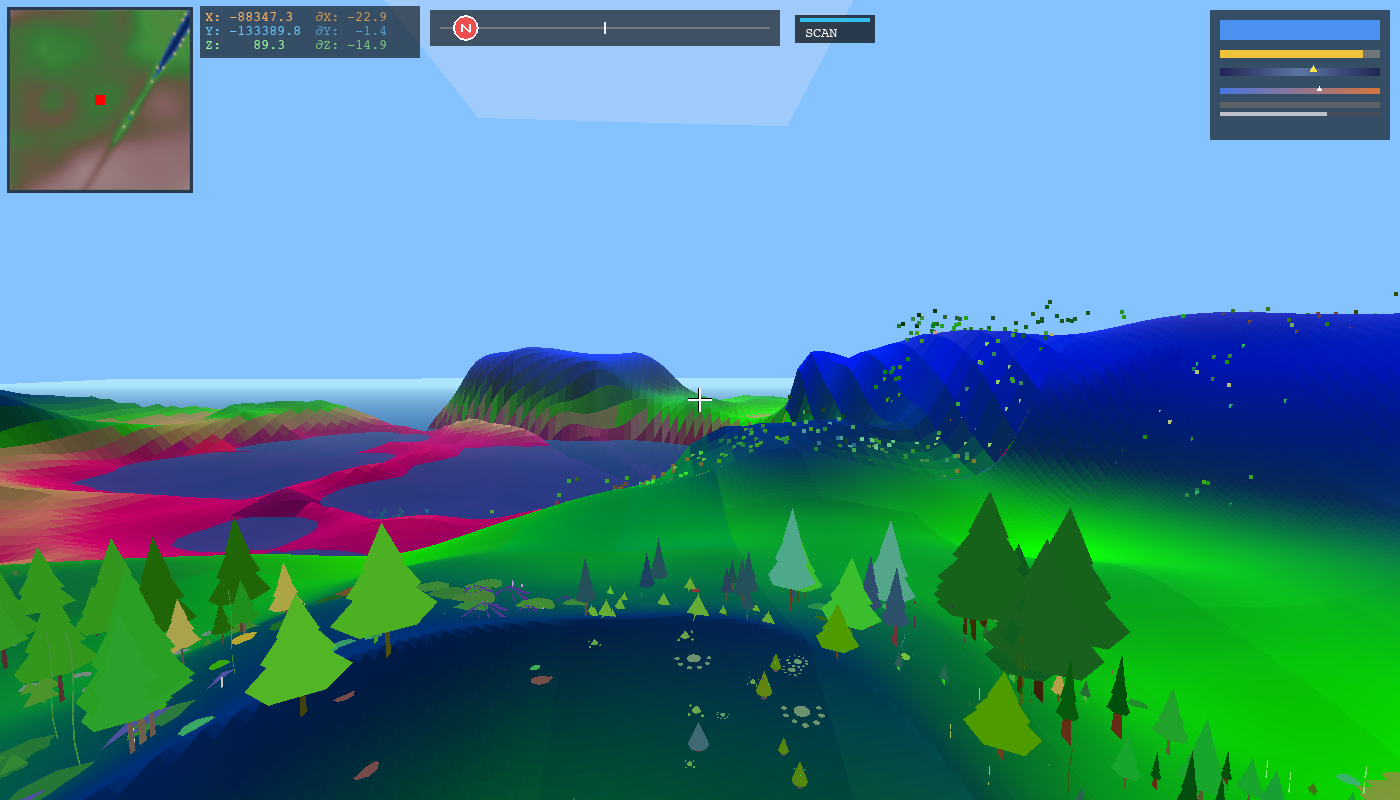The image size is (1400, 800).
Task: Click the N compass marker icon
Action: click(465, 27)
